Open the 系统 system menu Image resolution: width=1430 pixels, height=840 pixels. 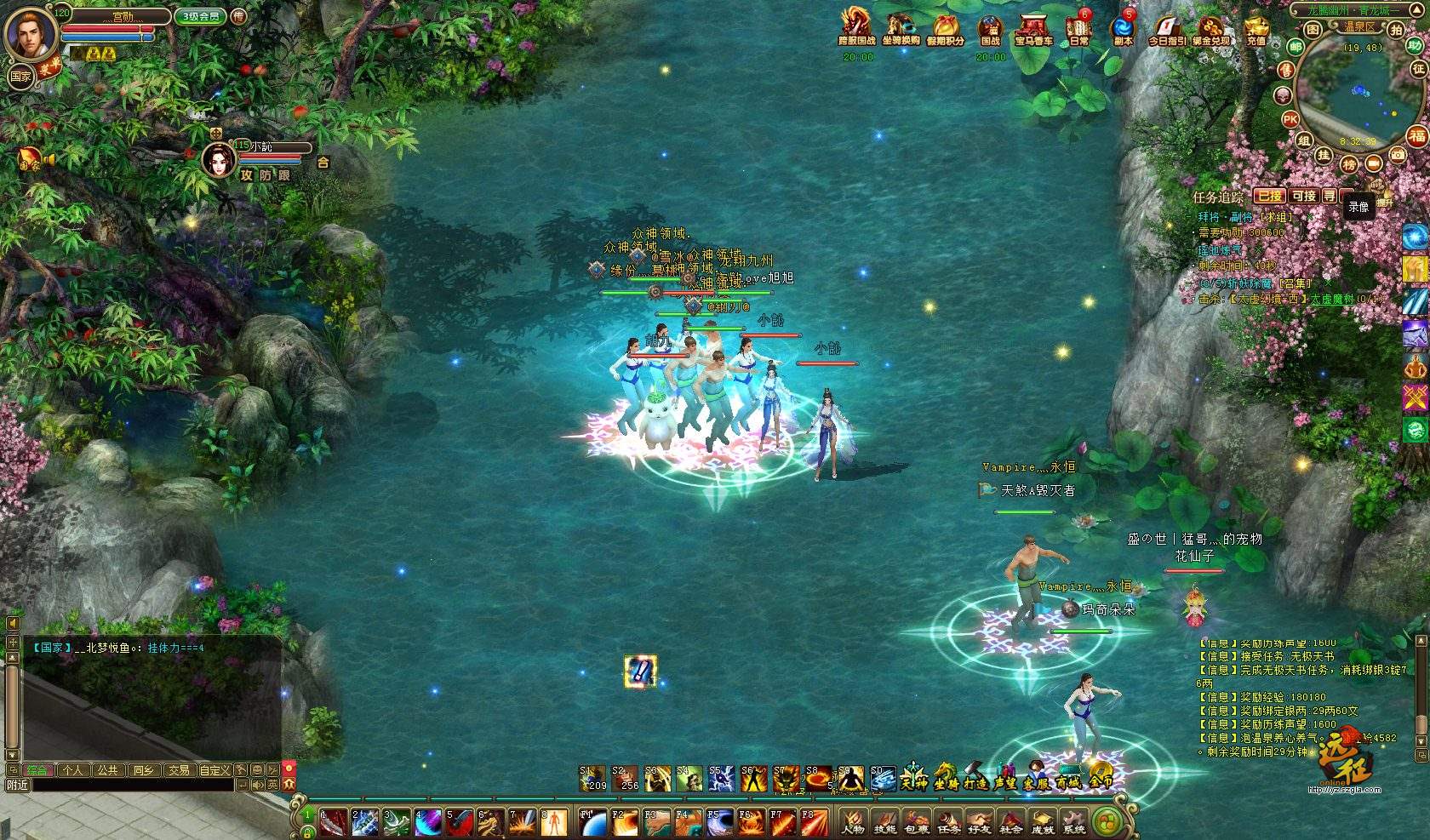point(1074,821)
